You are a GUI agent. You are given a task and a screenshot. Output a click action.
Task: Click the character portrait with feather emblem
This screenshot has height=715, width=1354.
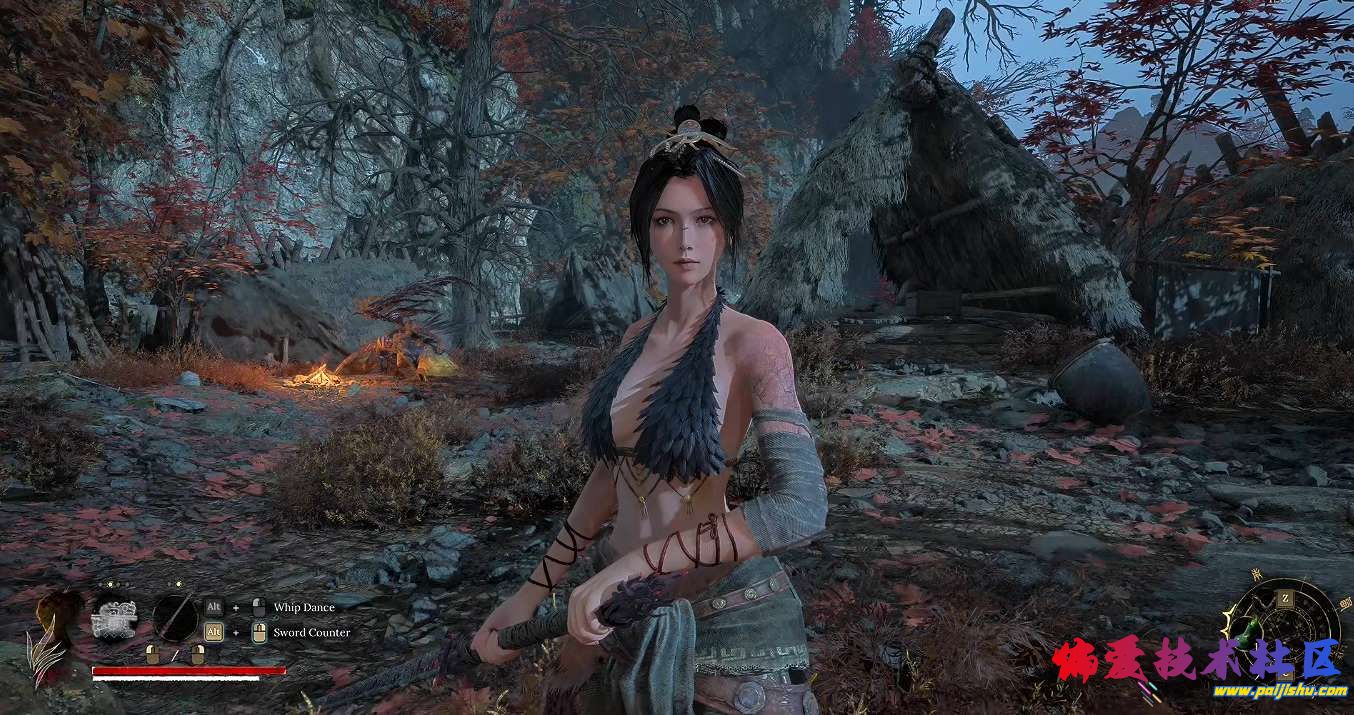[x=54, y=637]
